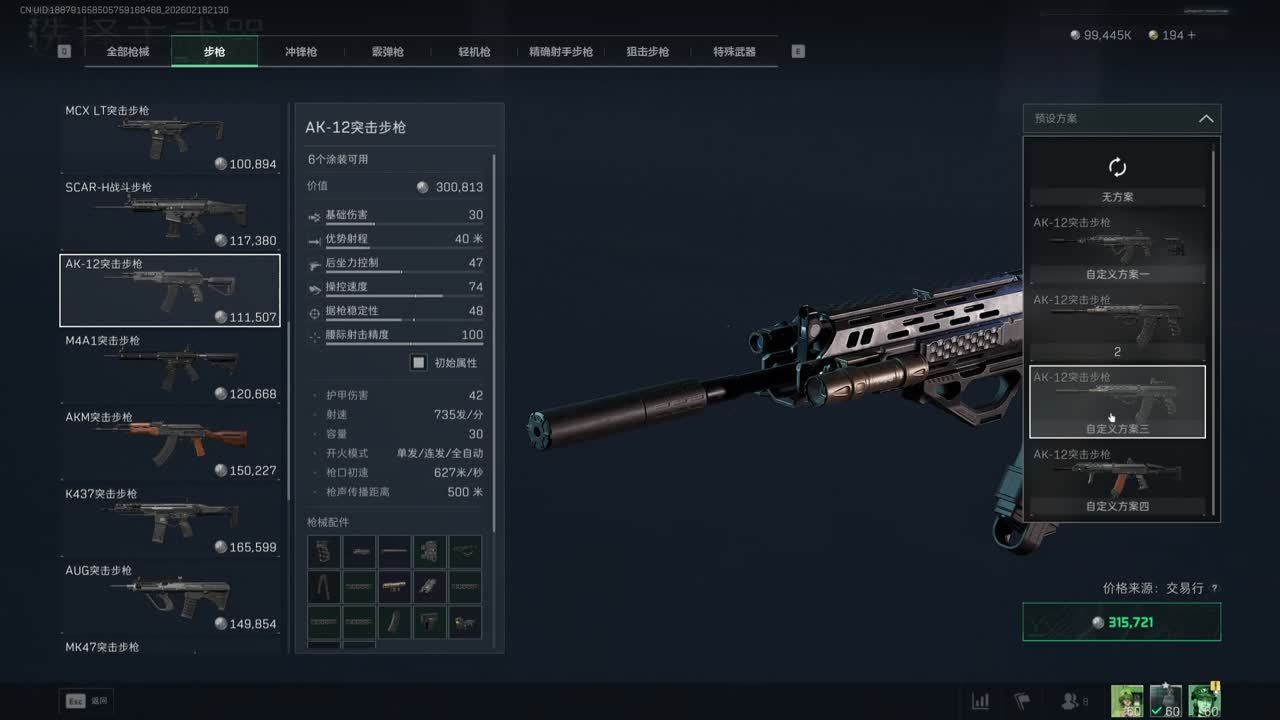Viewport: 1280px width, 720px height.
Task: Pick the SCAR-H战斗步枪 from the list
Action: tap(170, 214)
